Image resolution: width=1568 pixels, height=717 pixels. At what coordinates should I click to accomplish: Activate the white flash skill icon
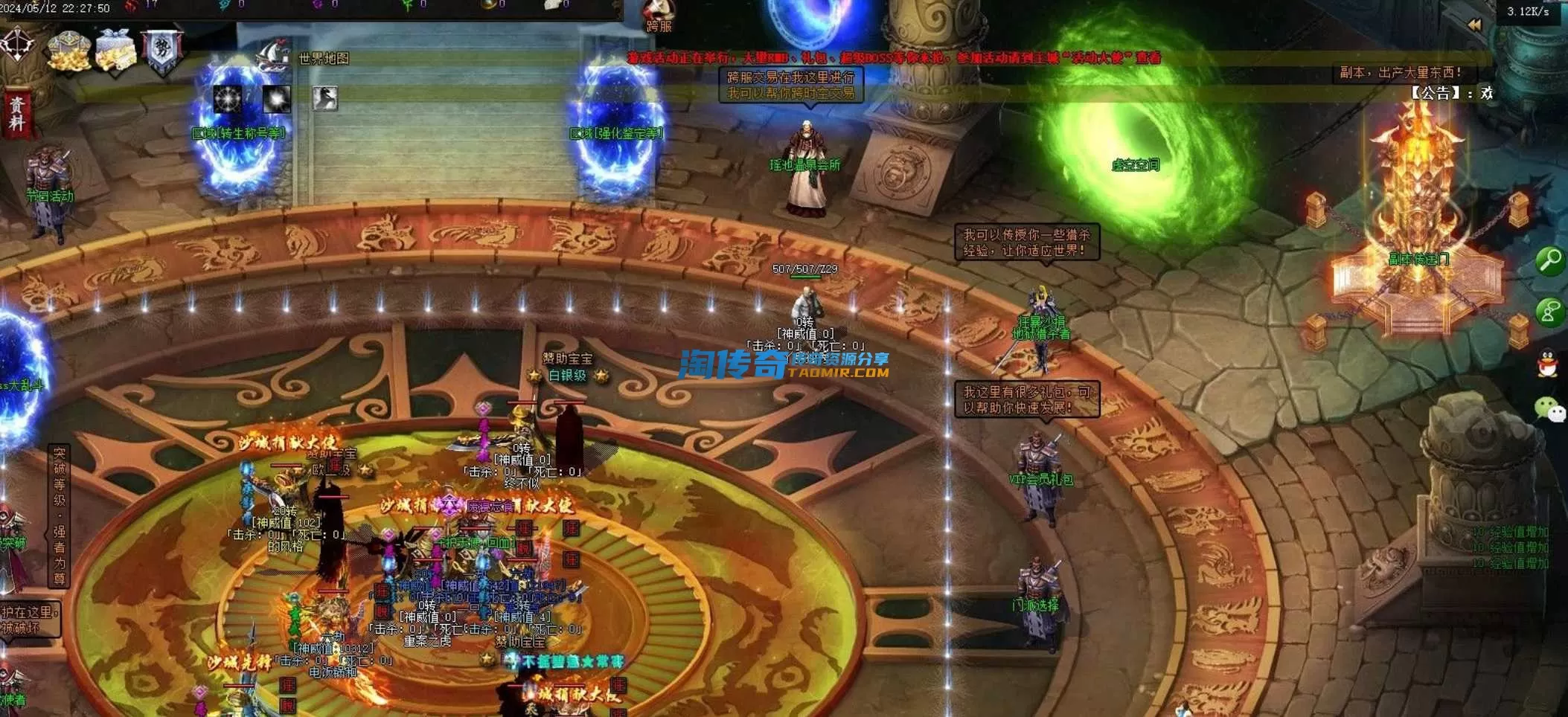276,99
